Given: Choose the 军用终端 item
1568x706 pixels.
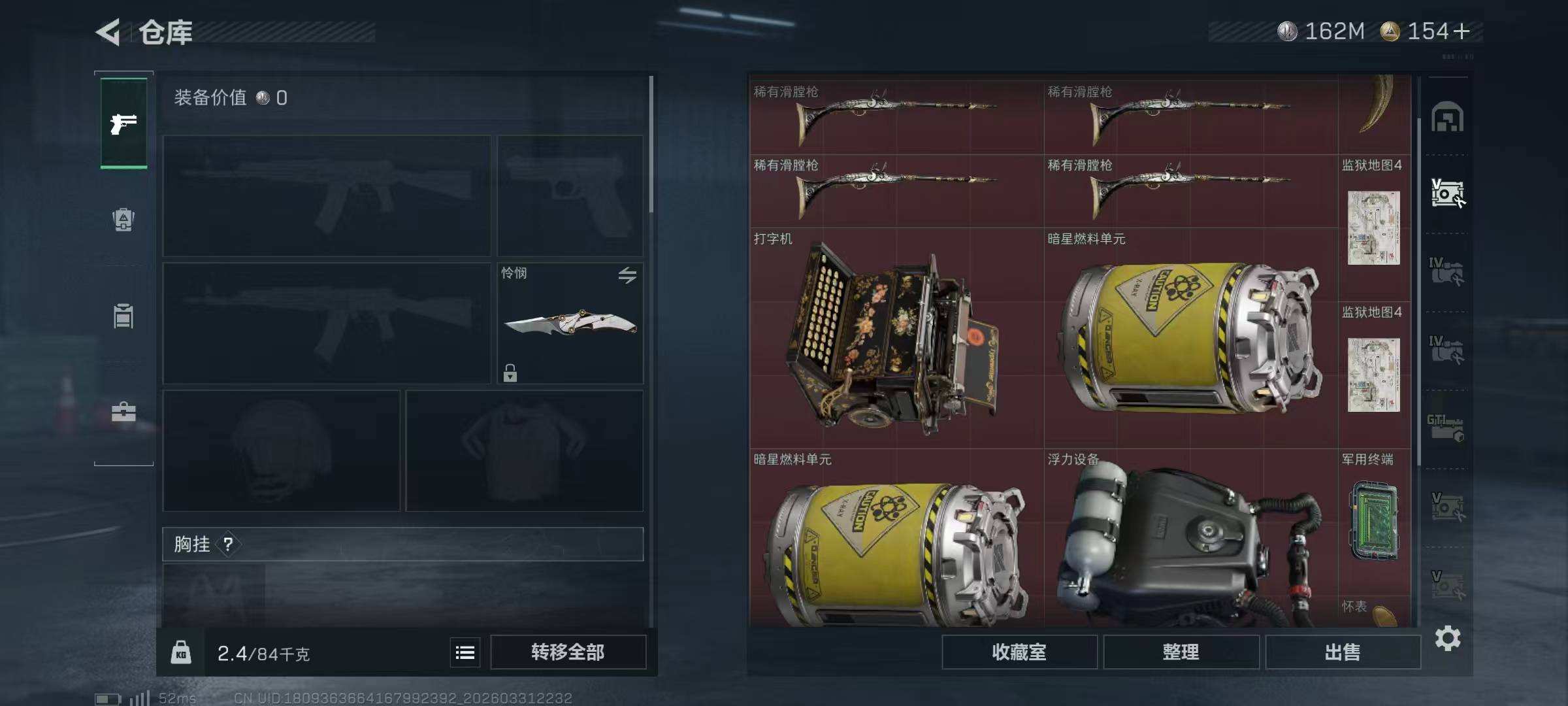Looking at the screenshot, I should click(x=1373, y=520).
